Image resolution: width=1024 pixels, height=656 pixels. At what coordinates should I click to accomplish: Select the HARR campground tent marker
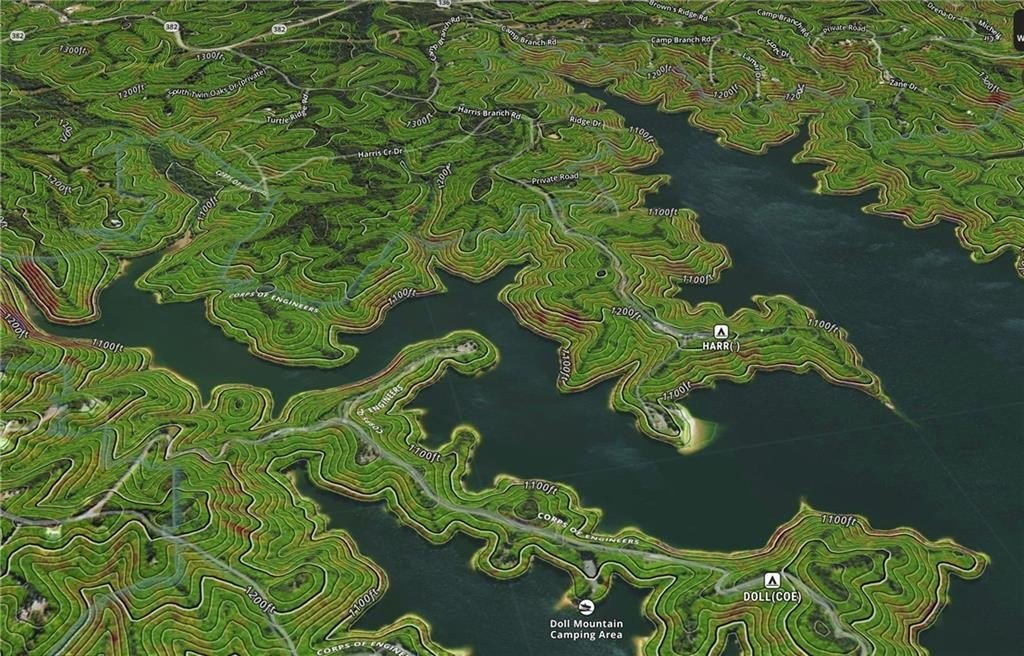(x=719, y=331)
